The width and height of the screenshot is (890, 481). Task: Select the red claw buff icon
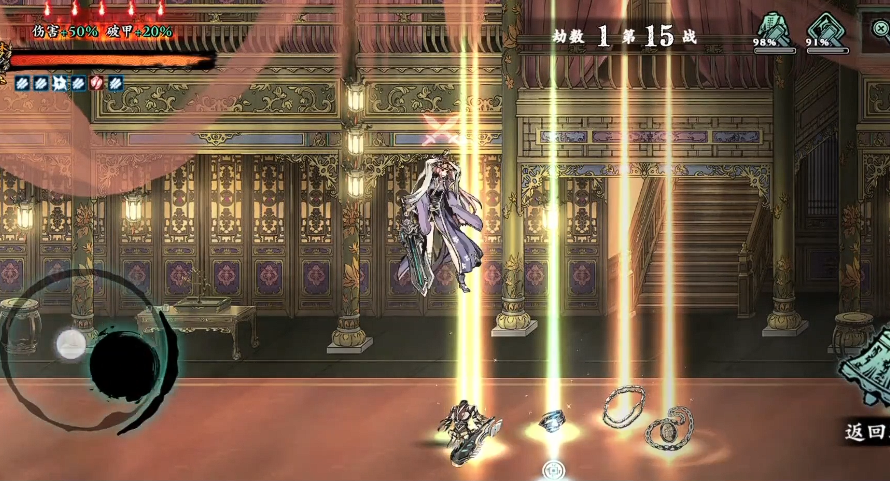(97, 84)
